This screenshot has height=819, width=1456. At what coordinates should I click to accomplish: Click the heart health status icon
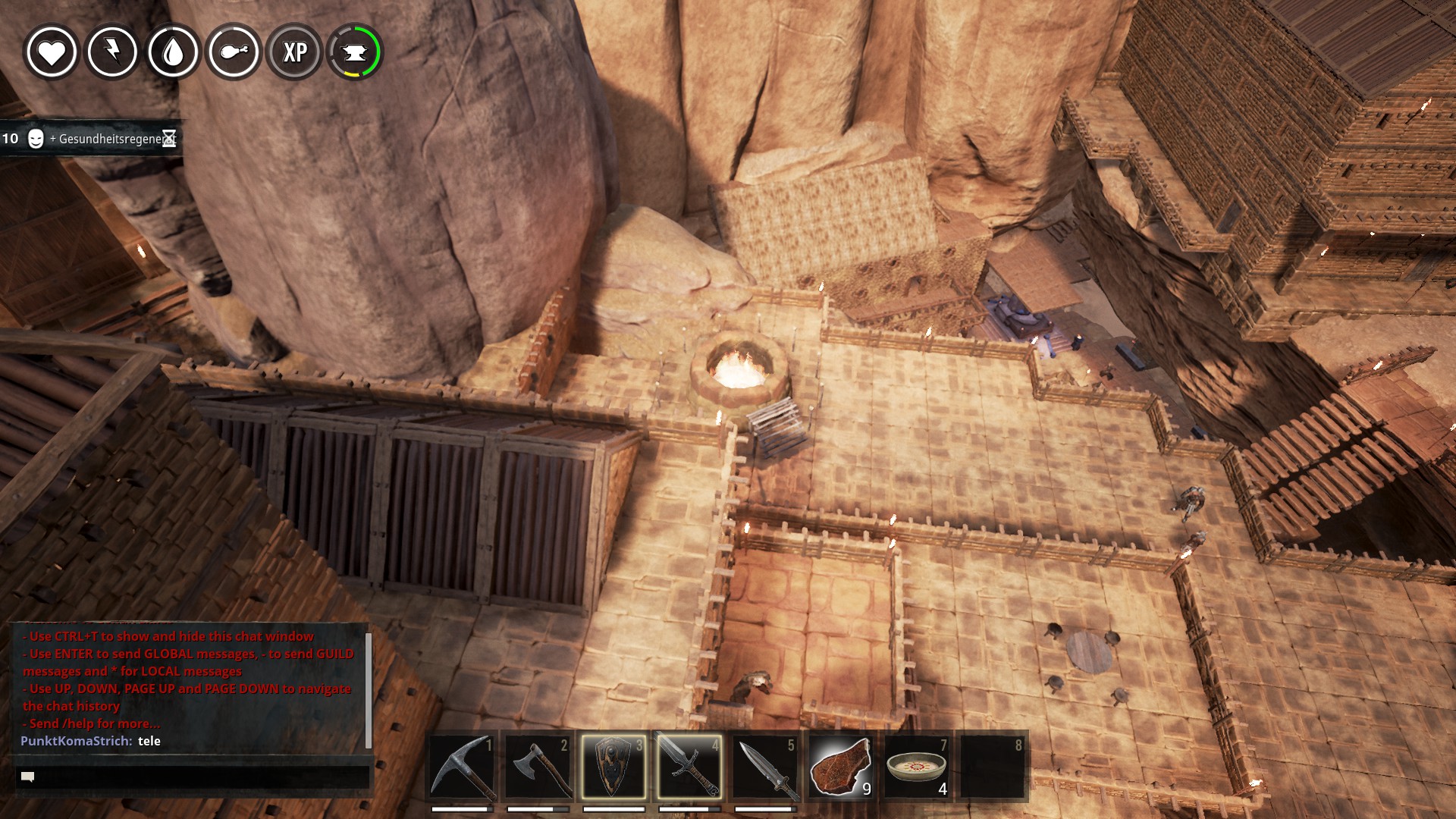(52, 52)
